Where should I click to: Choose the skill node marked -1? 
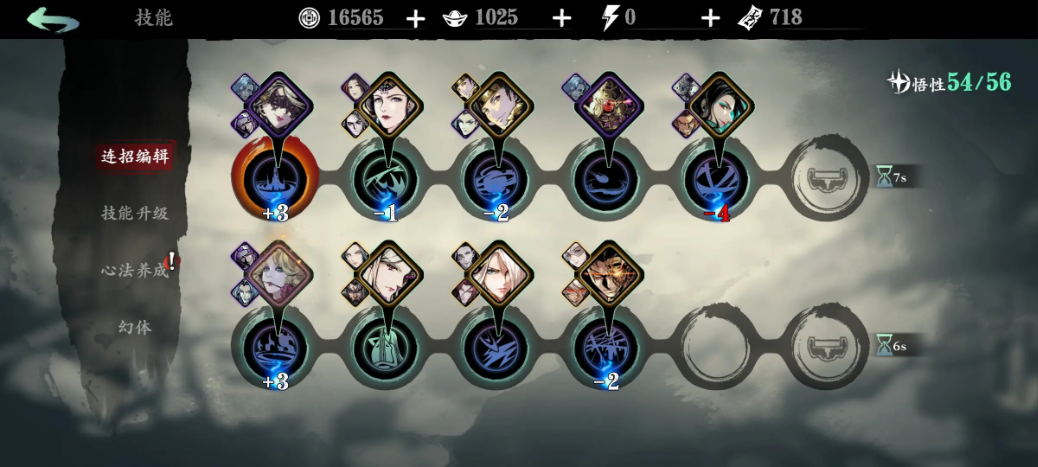[386, 180]
